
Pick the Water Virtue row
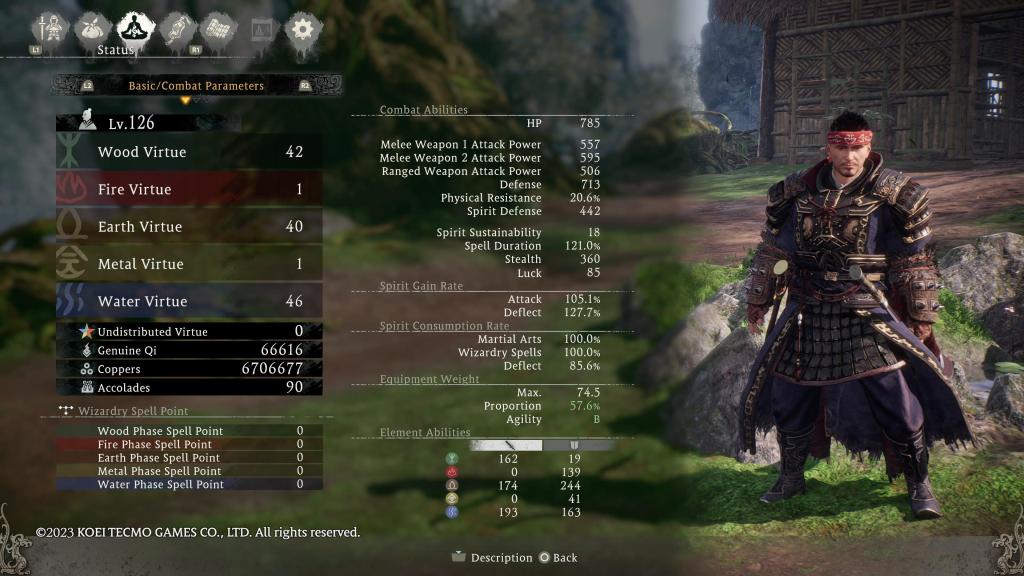coord(189,301)
